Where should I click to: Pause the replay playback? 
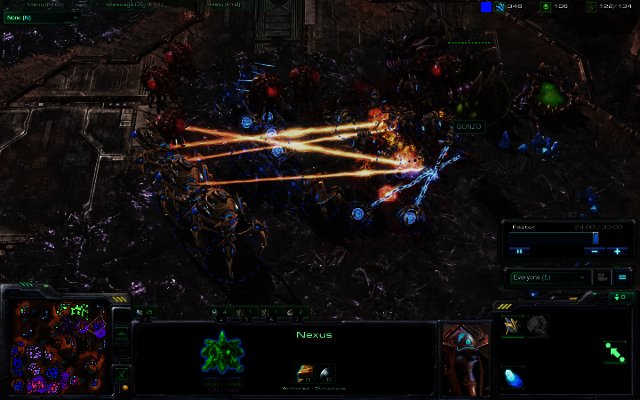click(x=520, y=251)
